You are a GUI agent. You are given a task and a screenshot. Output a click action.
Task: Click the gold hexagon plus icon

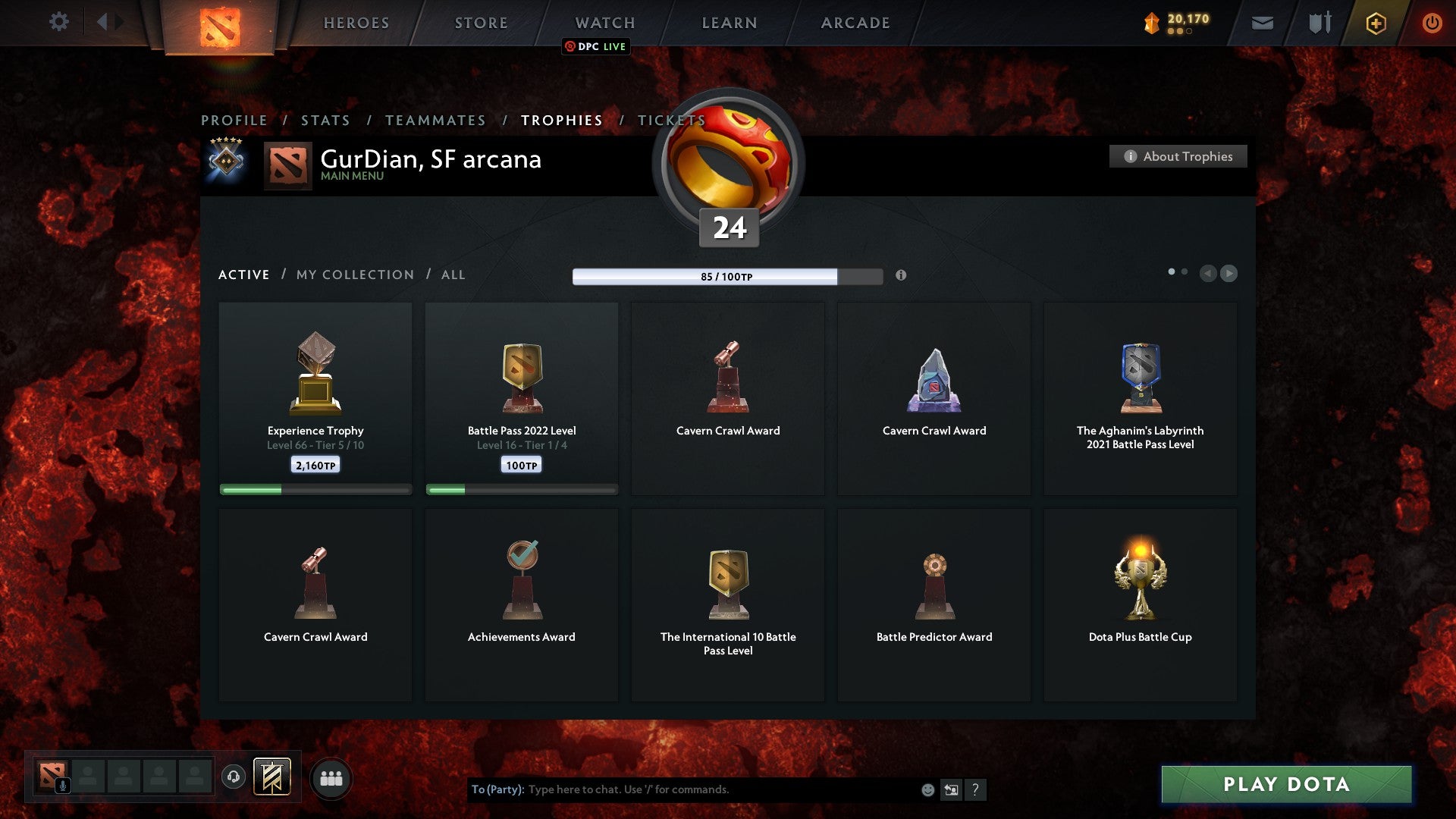click(x=1375, y=23)
